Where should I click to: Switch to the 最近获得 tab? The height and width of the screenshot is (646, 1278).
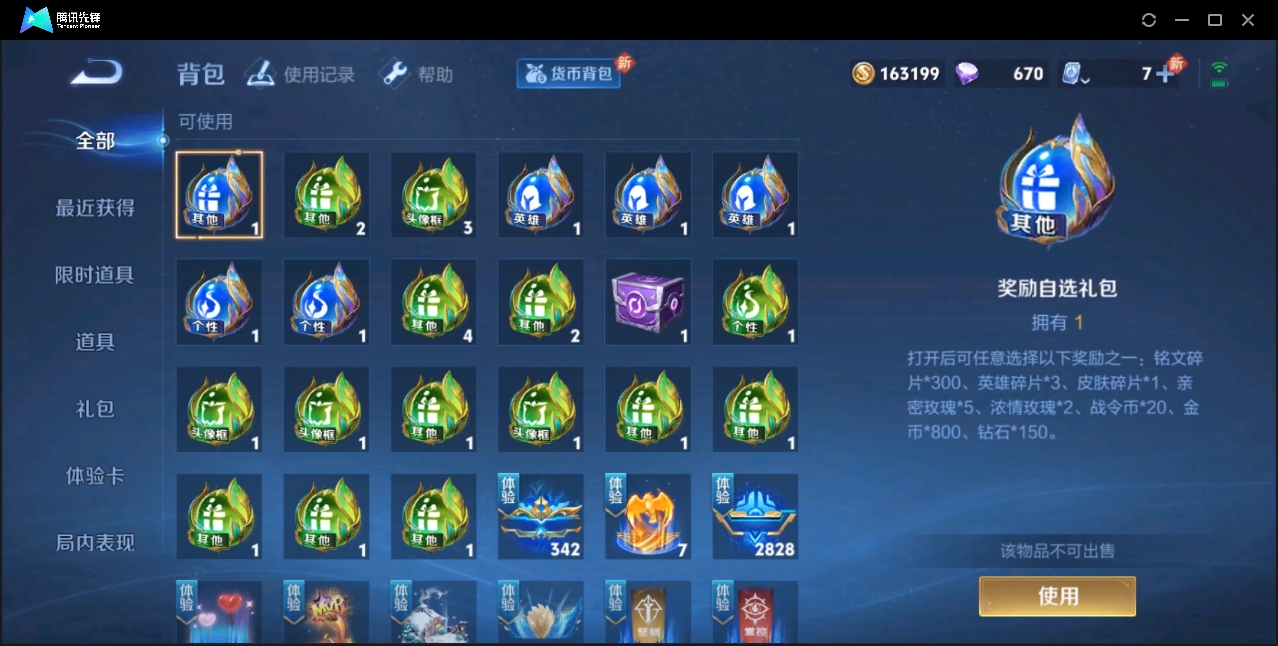95,208
